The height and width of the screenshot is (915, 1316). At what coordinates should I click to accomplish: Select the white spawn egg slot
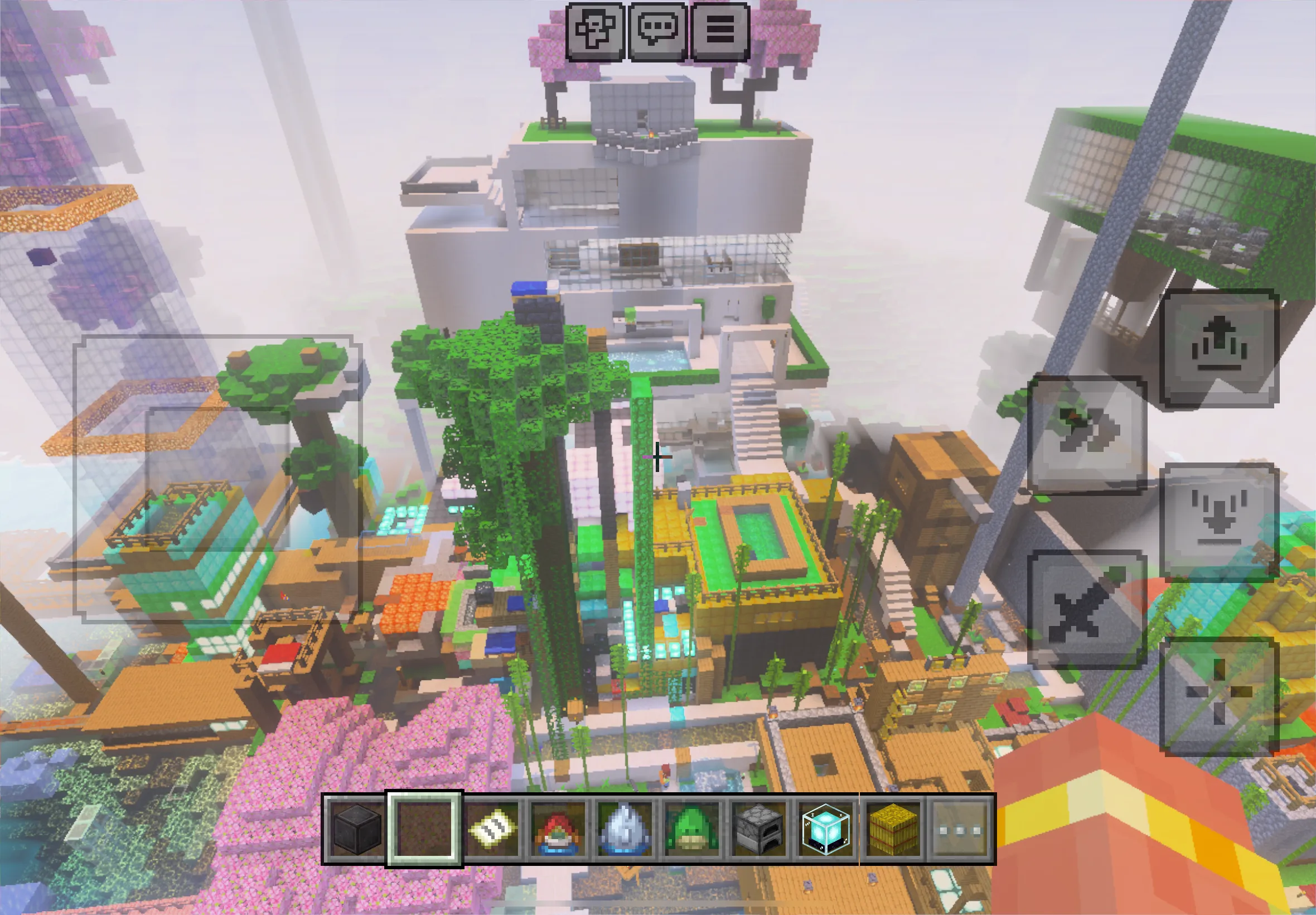(x=625, y=830)
